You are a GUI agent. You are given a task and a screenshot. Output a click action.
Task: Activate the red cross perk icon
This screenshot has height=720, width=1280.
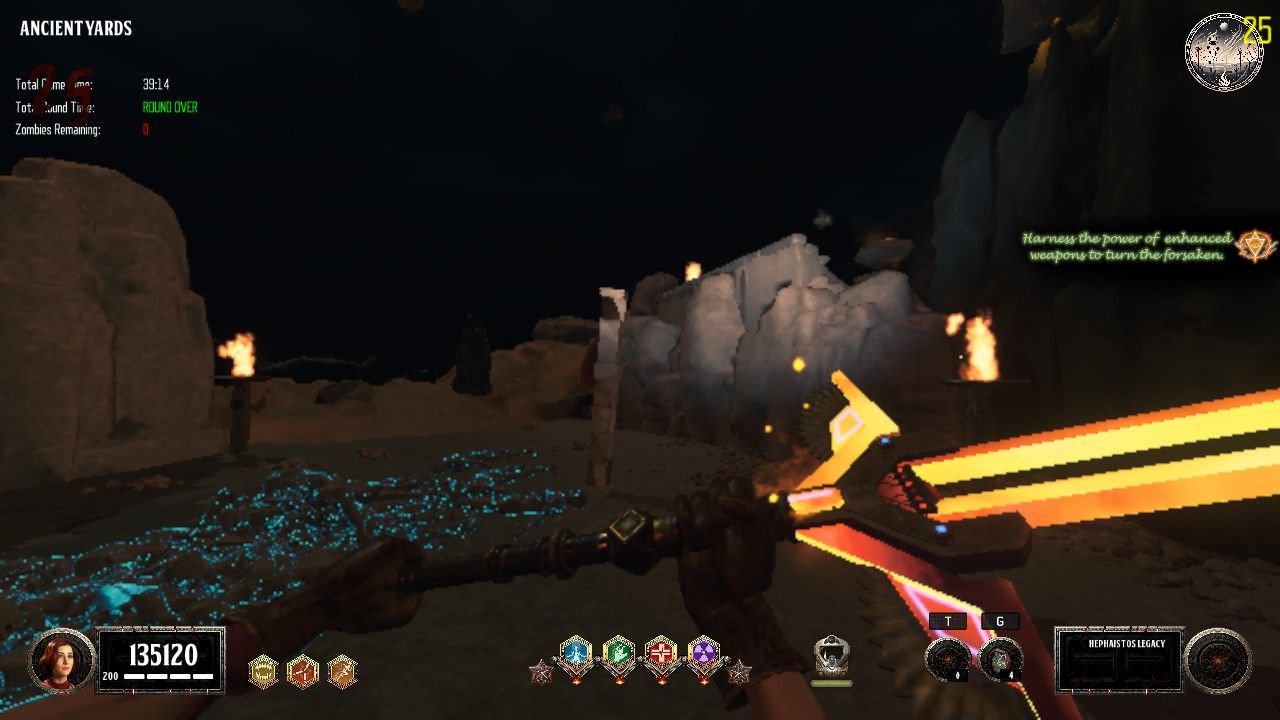661,654
